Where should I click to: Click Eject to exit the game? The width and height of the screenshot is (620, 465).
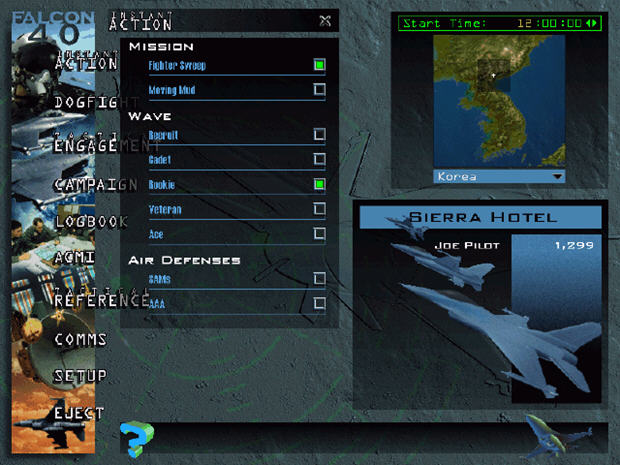click(80, 412)
